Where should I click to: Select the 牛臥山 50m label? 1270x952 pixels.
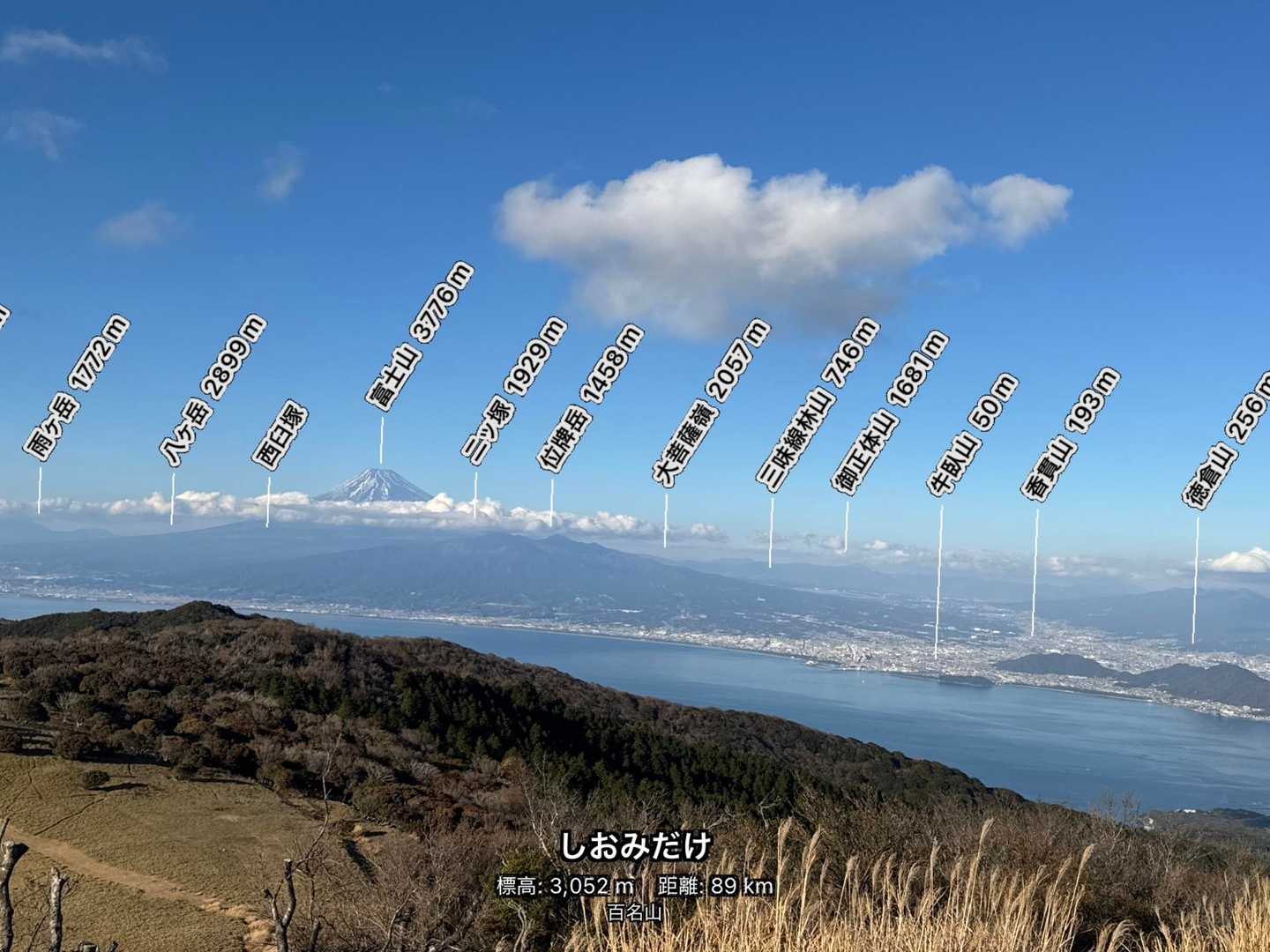click(974, 434)
